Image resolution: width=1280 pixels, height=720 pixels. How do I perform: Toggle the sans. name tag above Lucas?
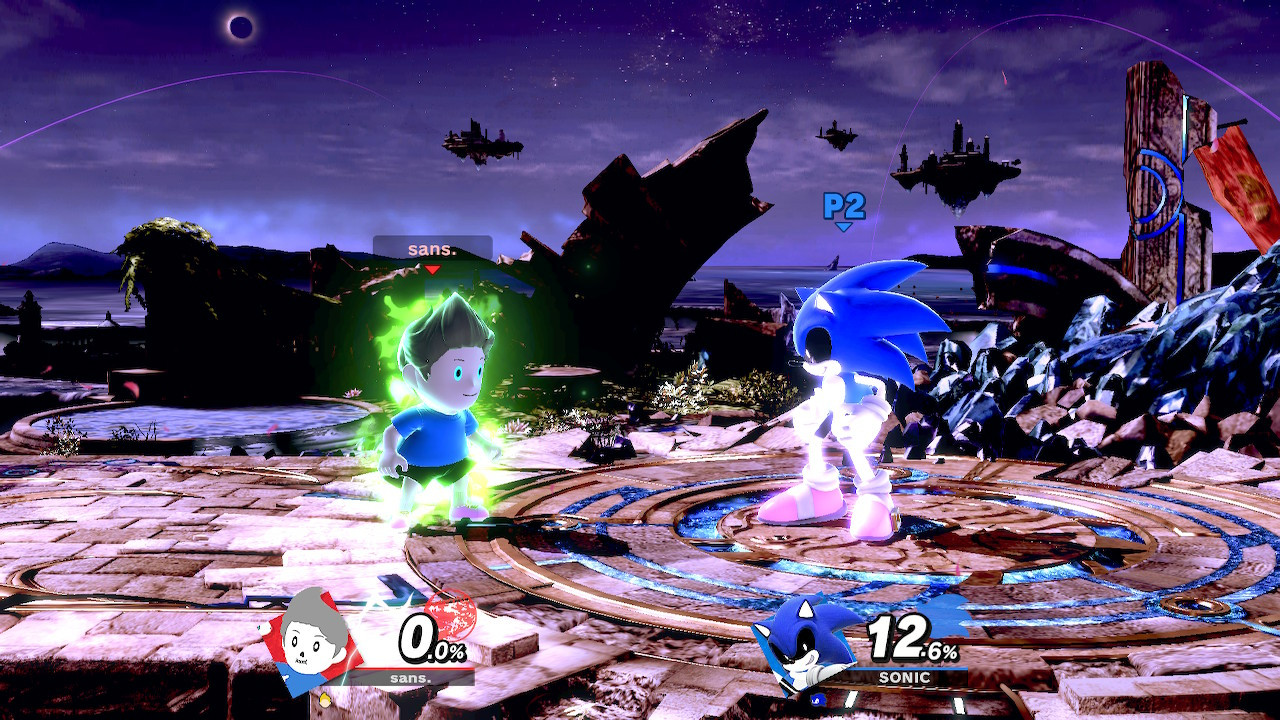(432, 248)
